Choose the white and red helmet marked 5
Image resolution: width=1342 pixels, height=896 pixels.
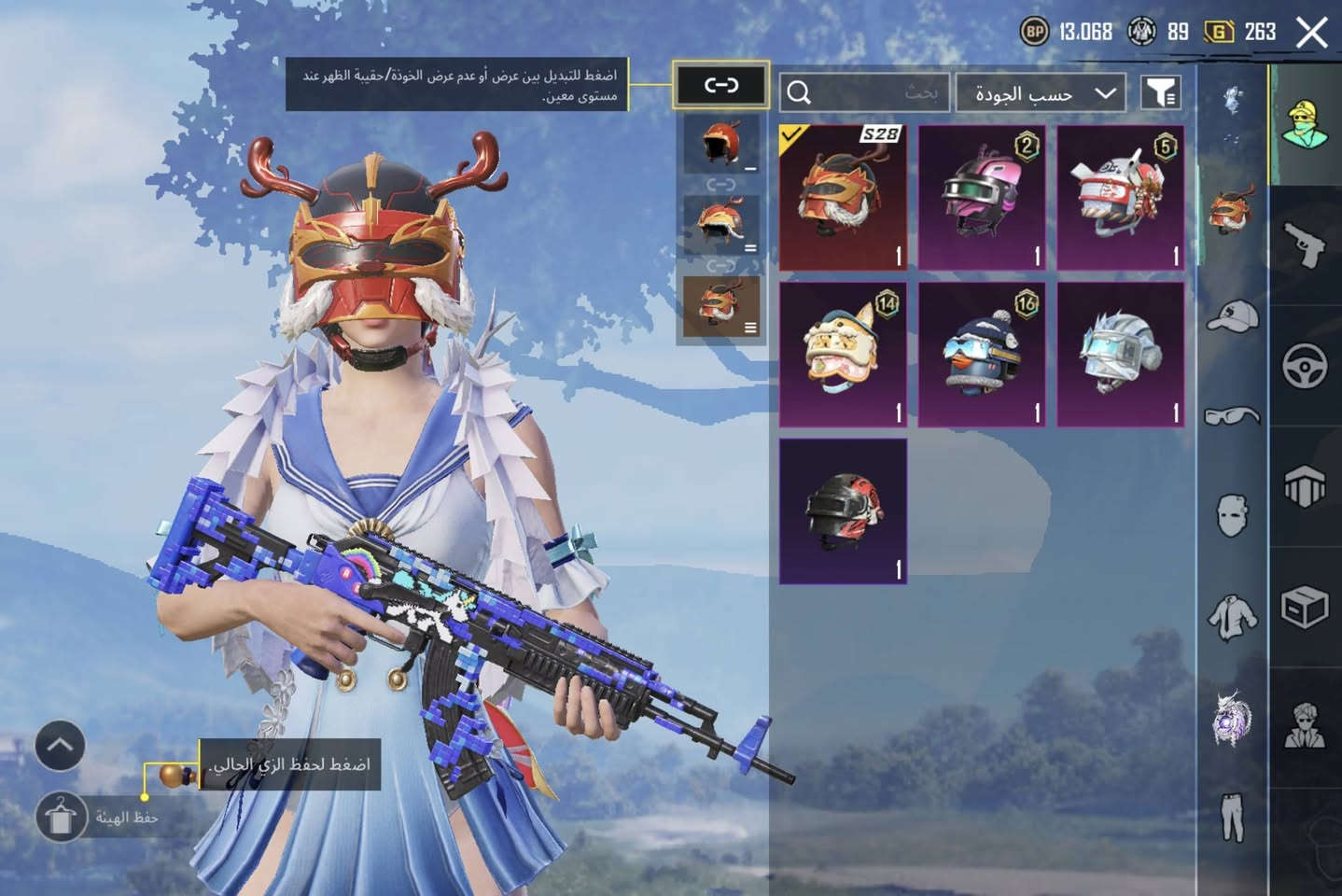point(1120,198)
